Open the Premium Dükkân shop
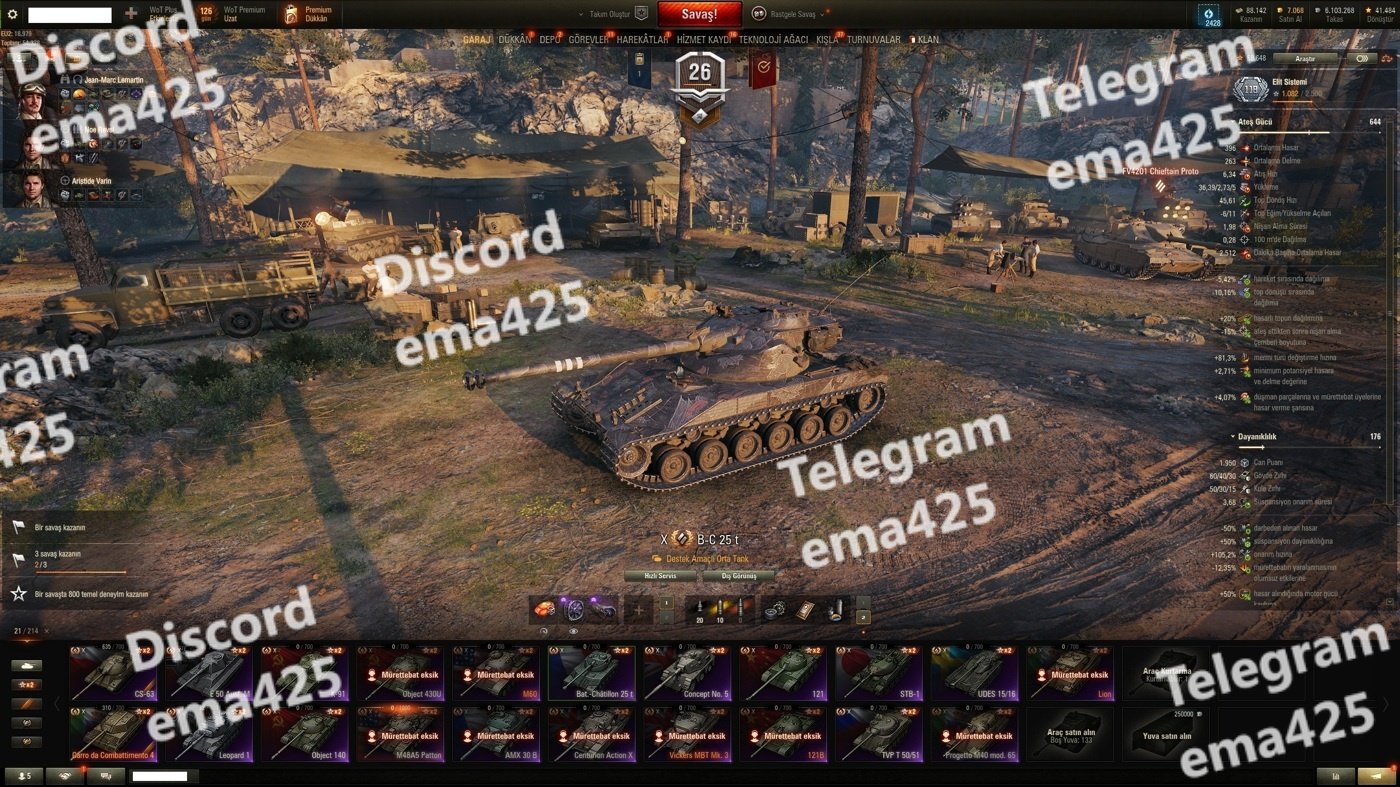The width and height of the screenshot is (1400, 787). [306, 14]
